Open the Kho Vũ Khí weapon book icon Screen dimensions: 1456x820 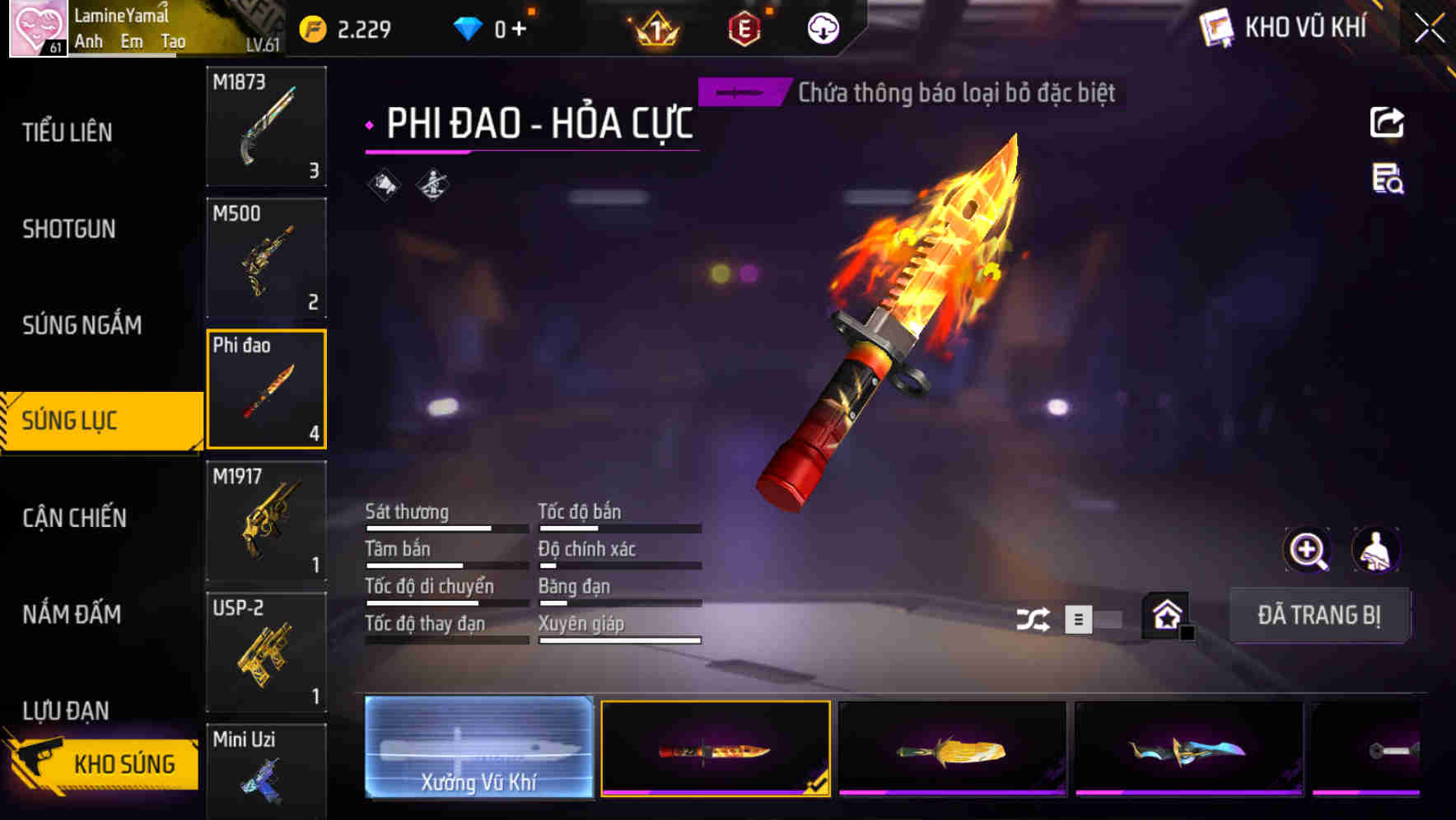(1216, 27)
